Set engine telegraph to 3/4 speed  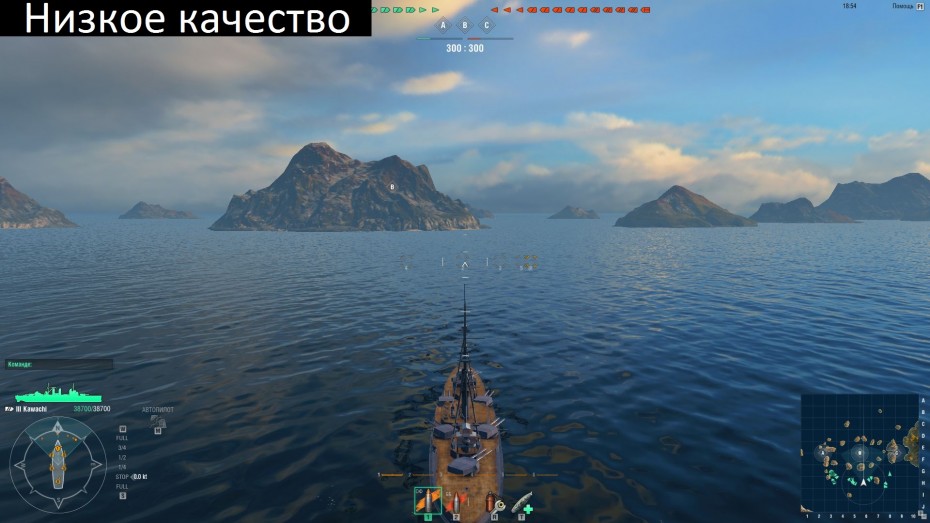click(x=123, y=447)
